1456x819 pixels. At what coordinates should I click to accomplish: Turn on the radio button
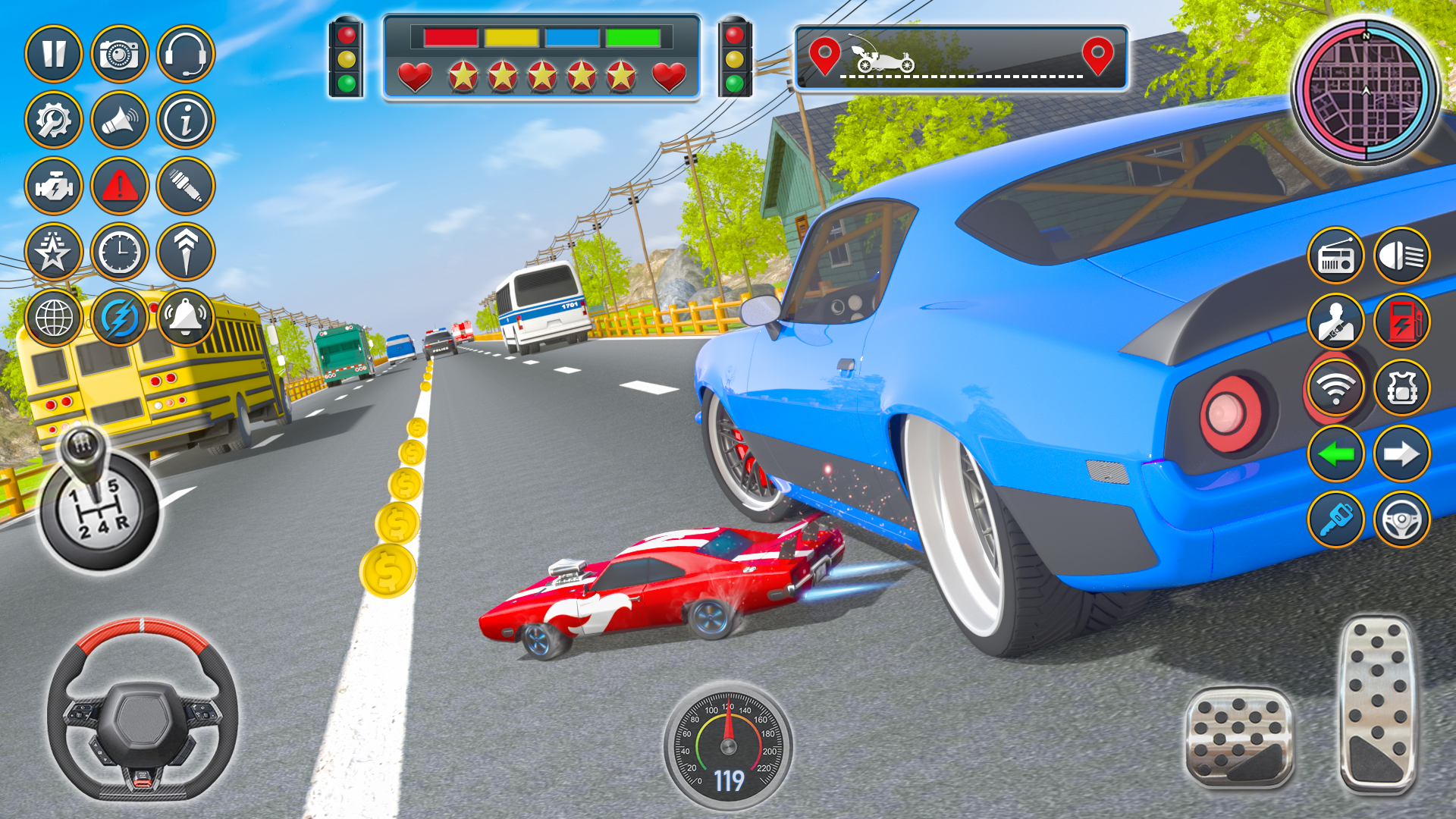coord(1336,256)
